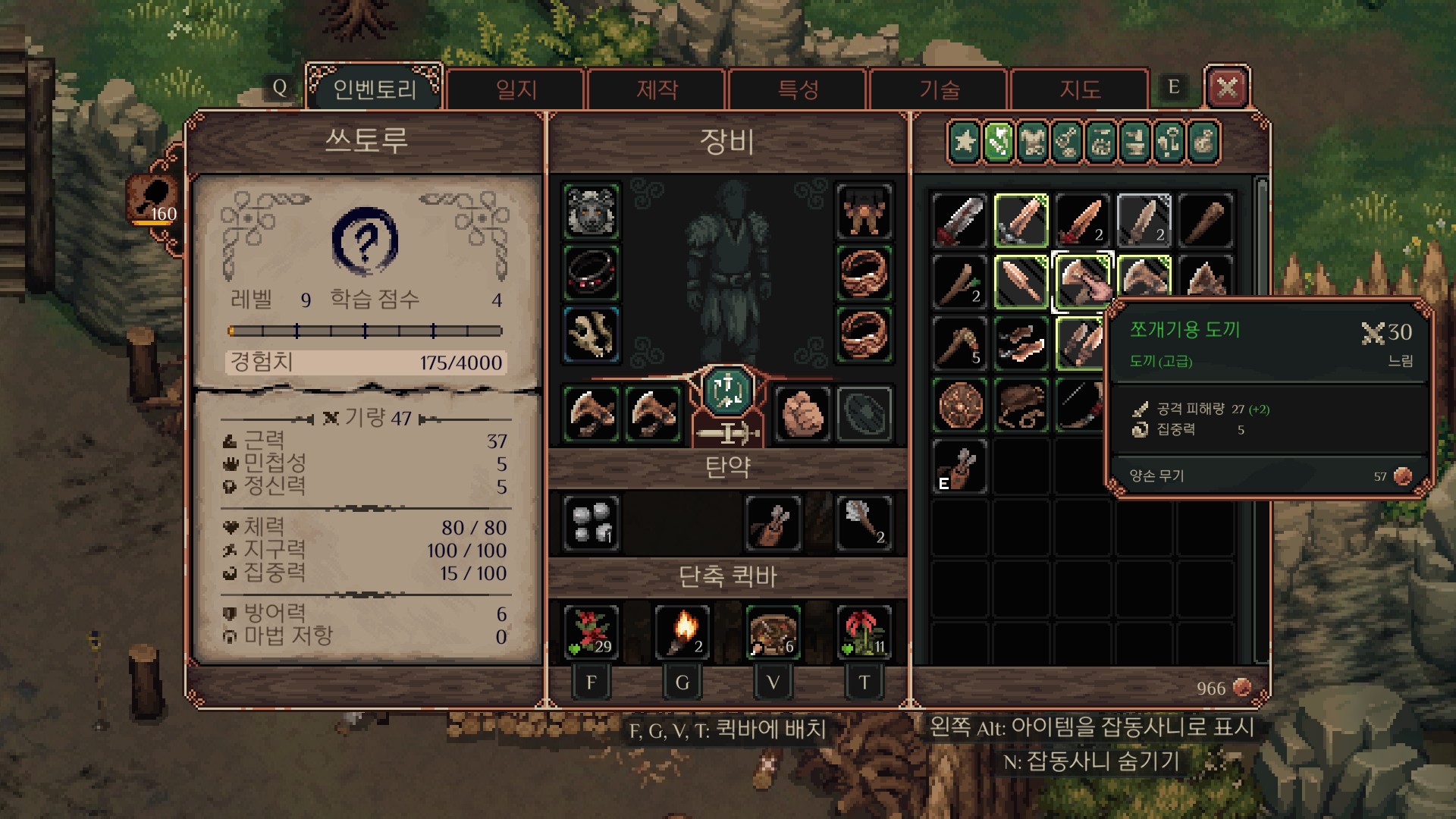1456x819 pixels.
Task: Select the fist unarmed weapon slot
Action: coord(802,414)
